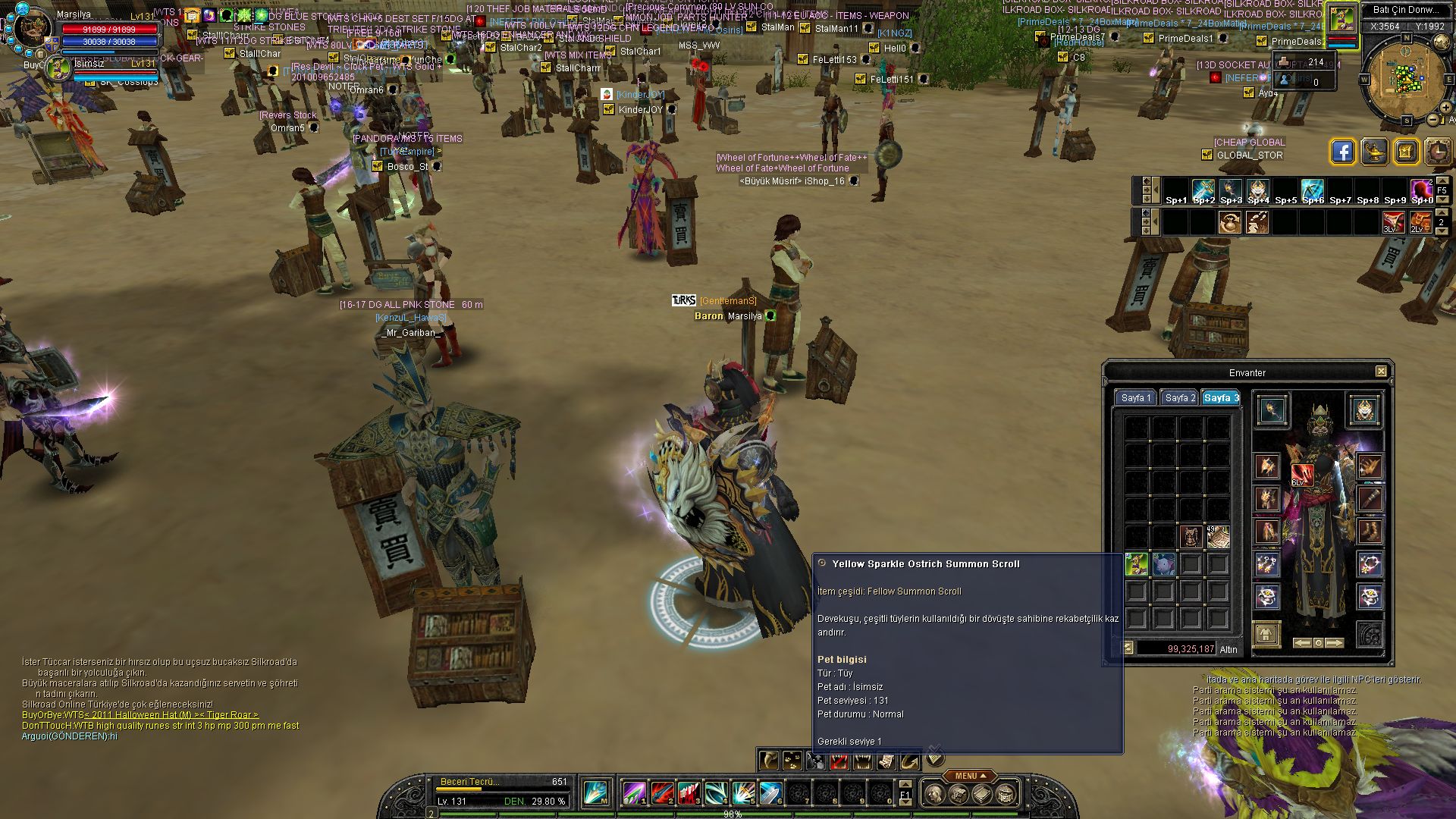This screenshot has width=1456, height=819.
Task: Open the clock icon below the minimap
Action: tap(1437, 152)
